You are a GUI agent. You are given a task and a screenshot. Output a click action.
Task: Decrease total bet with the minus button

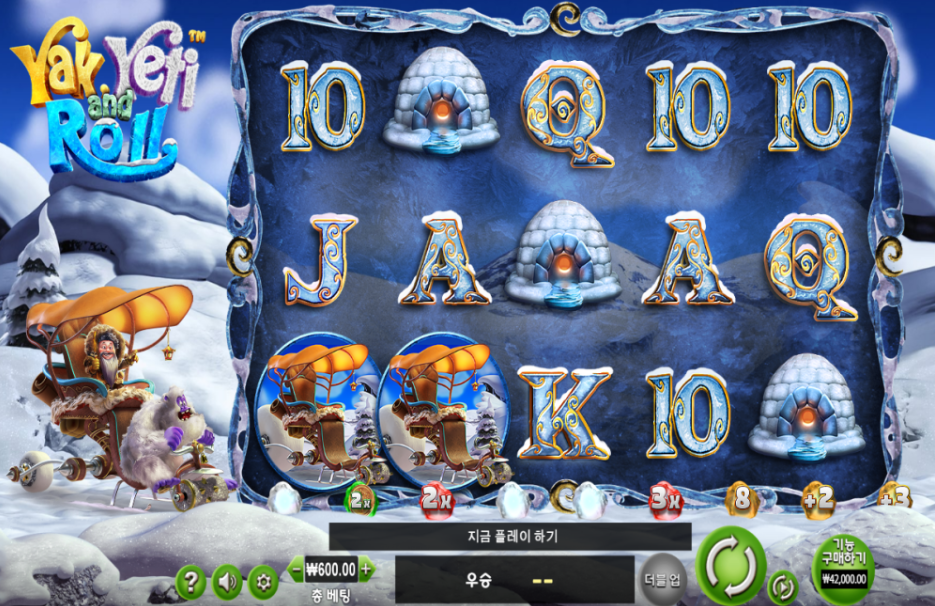[296, 569]
